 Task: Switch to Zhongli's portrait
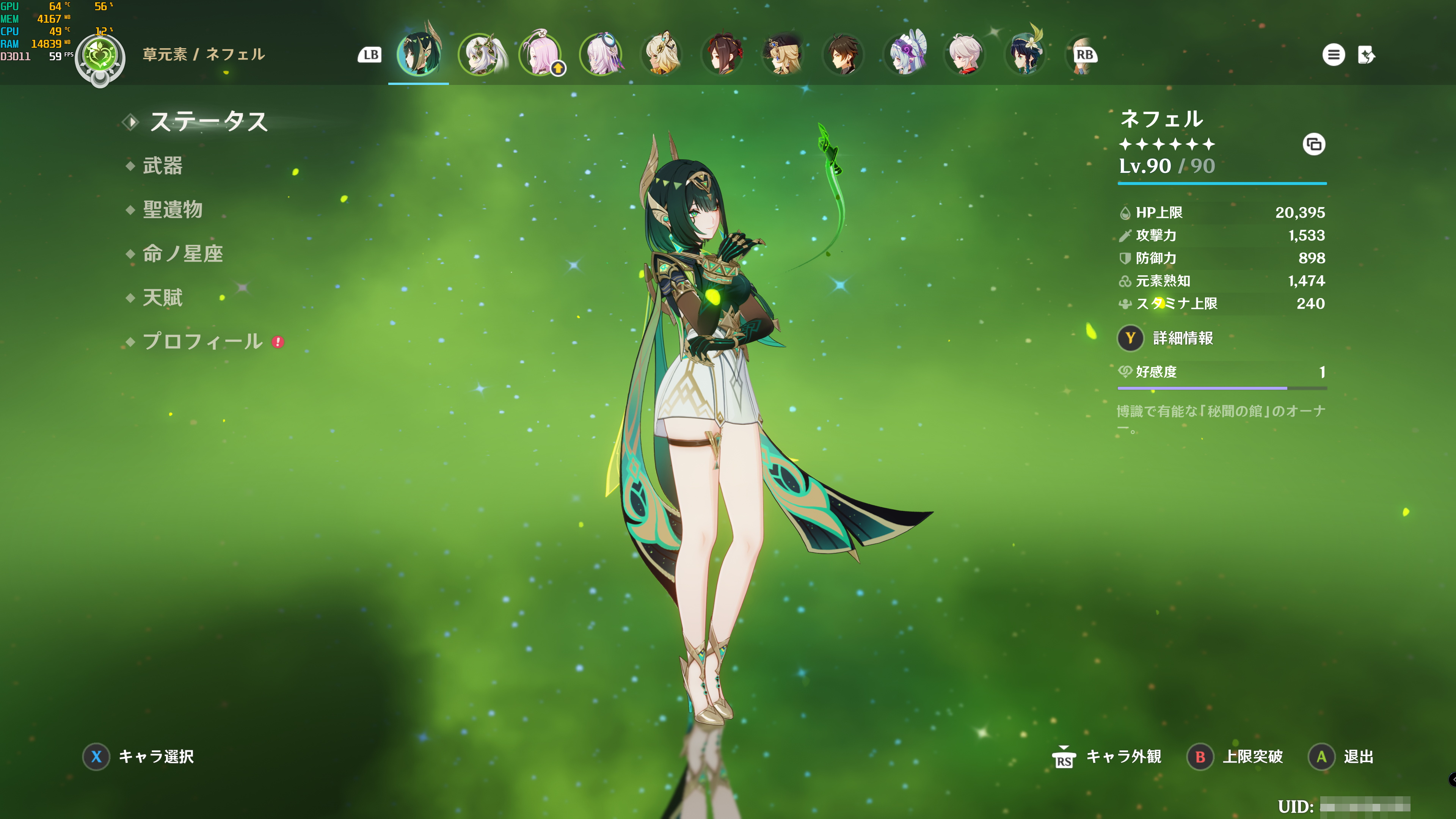[x=843, y=55]
